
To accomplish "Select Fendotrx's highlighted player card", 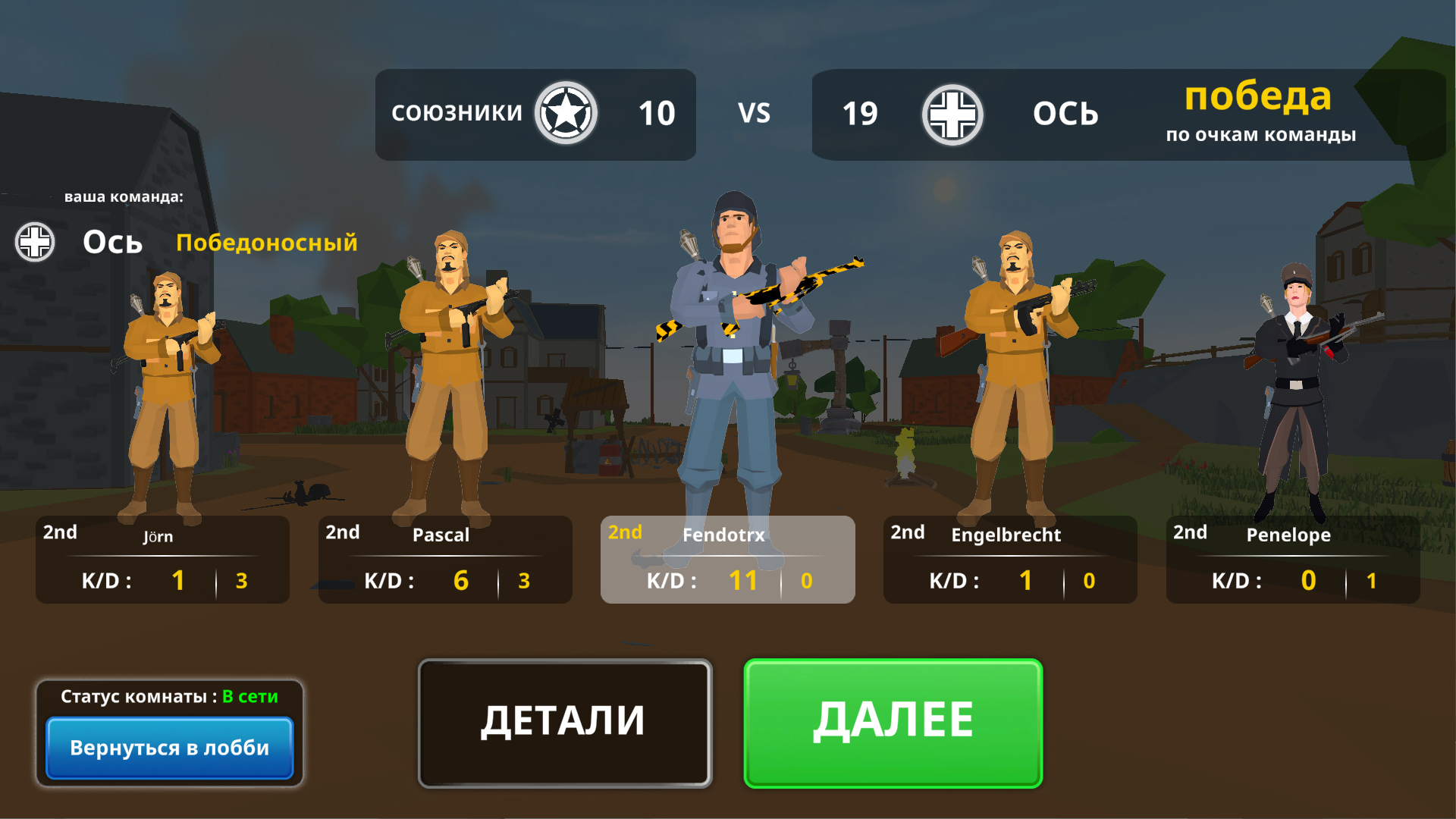I will [x=727, y=560].
